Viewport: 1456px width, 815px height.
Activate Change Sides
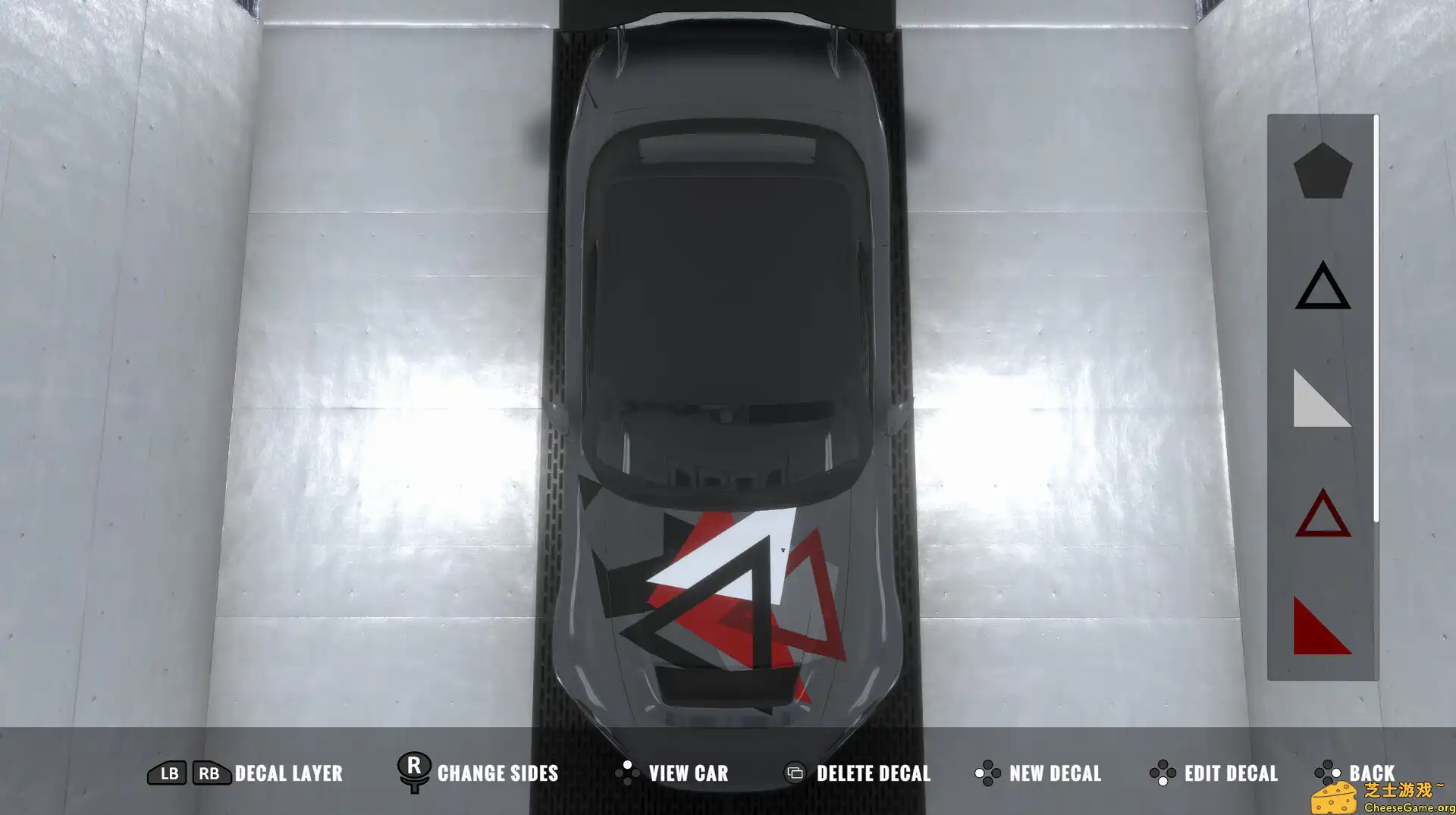pos(497,773)
